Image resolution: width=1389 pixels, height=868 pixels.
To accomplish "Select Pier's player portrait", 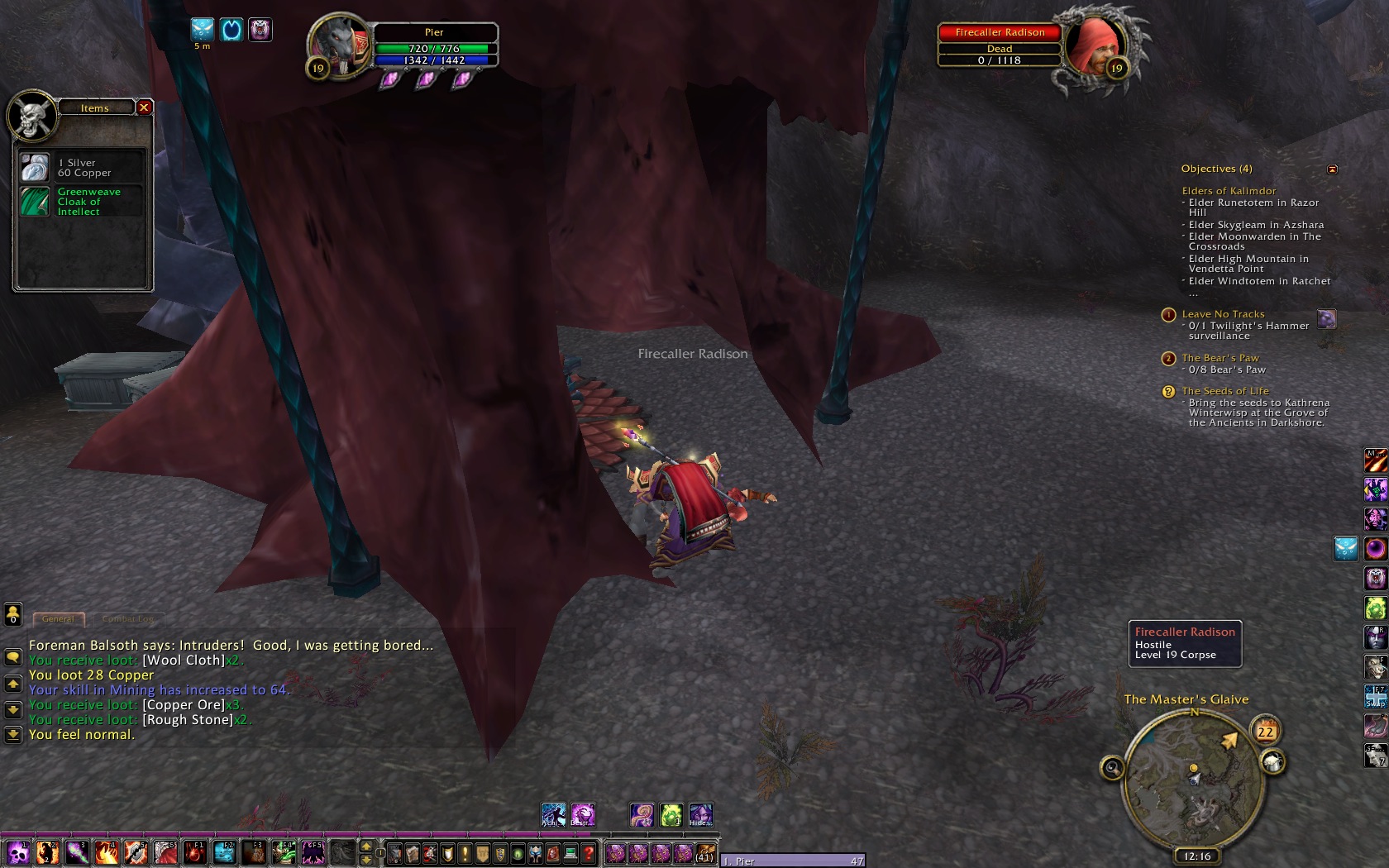I will point(337,47).
